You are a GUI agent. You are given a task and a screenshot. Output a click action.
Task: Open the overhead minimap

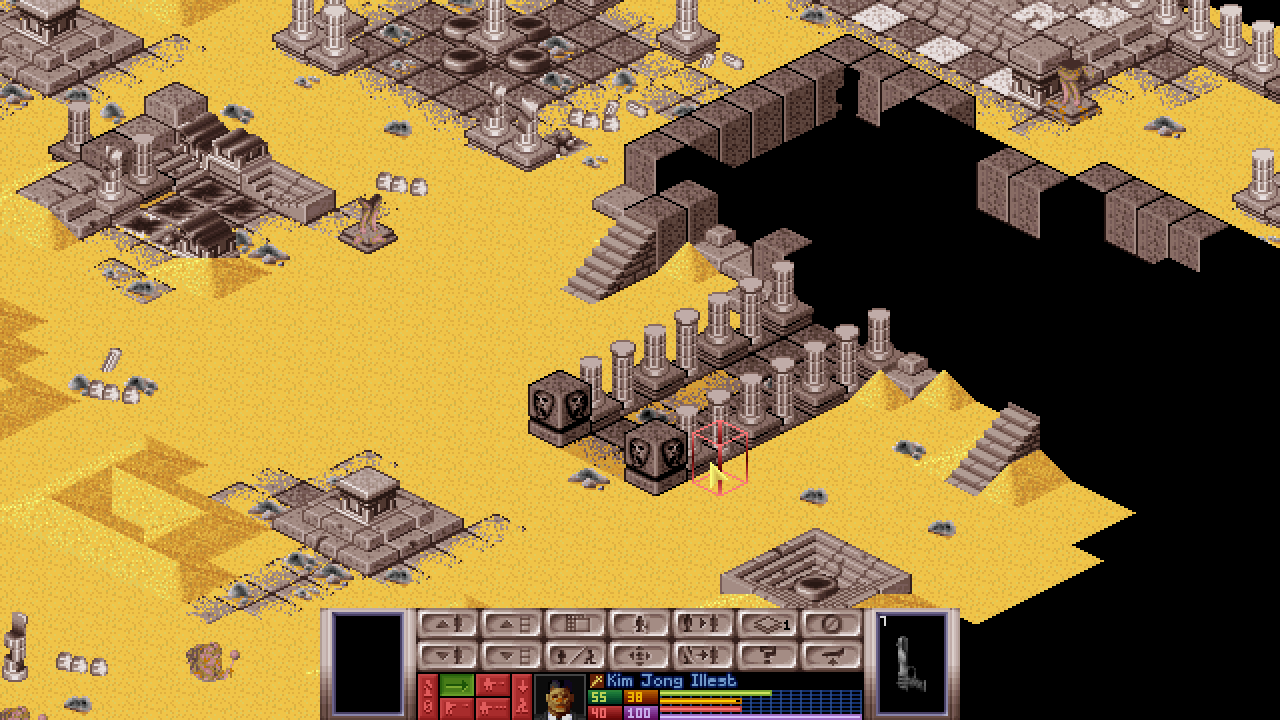click(x=576, y=624)
